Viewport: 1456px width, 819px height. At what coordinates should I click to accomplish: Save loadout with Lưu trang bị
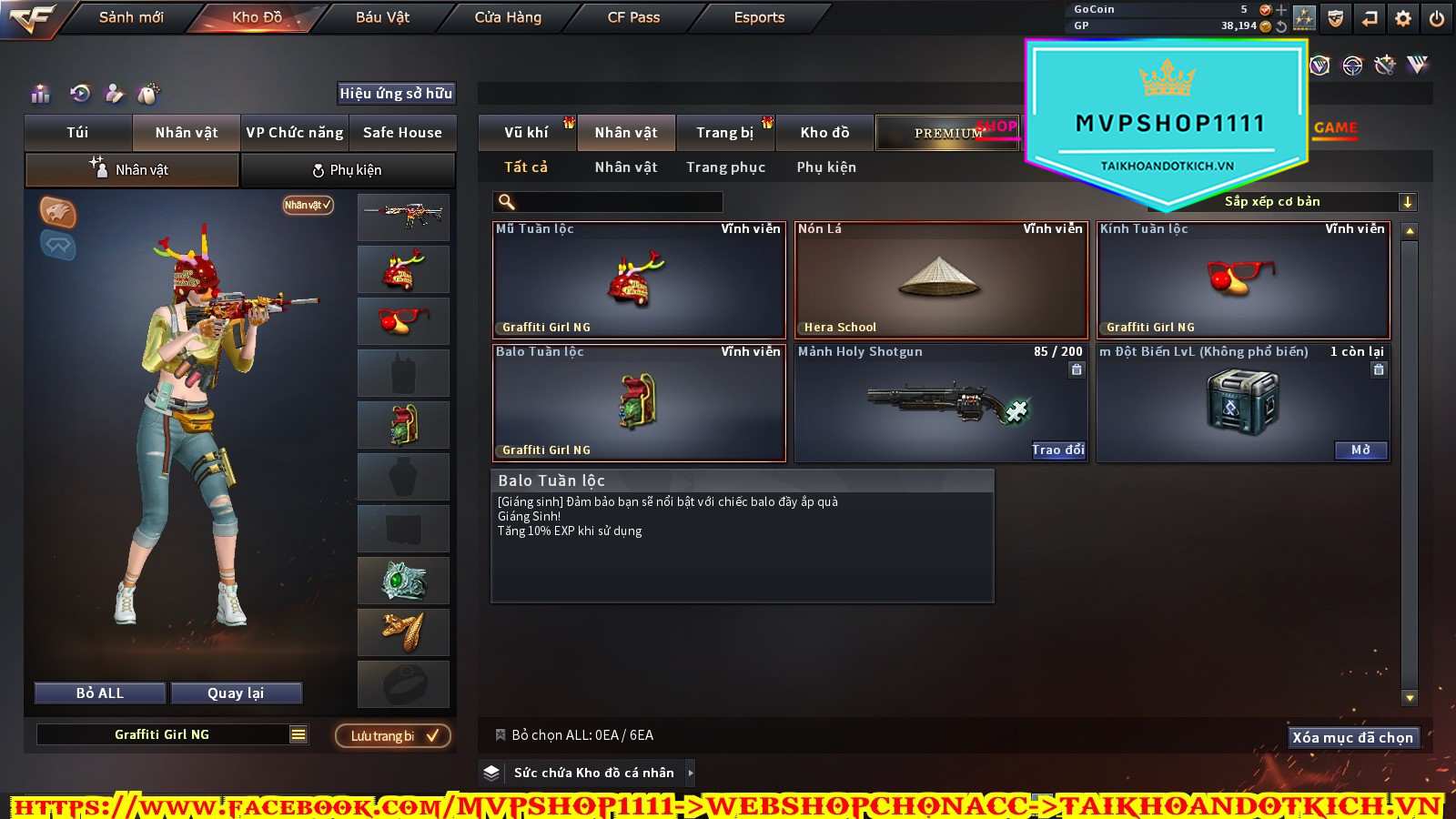(x=393, y=735)
